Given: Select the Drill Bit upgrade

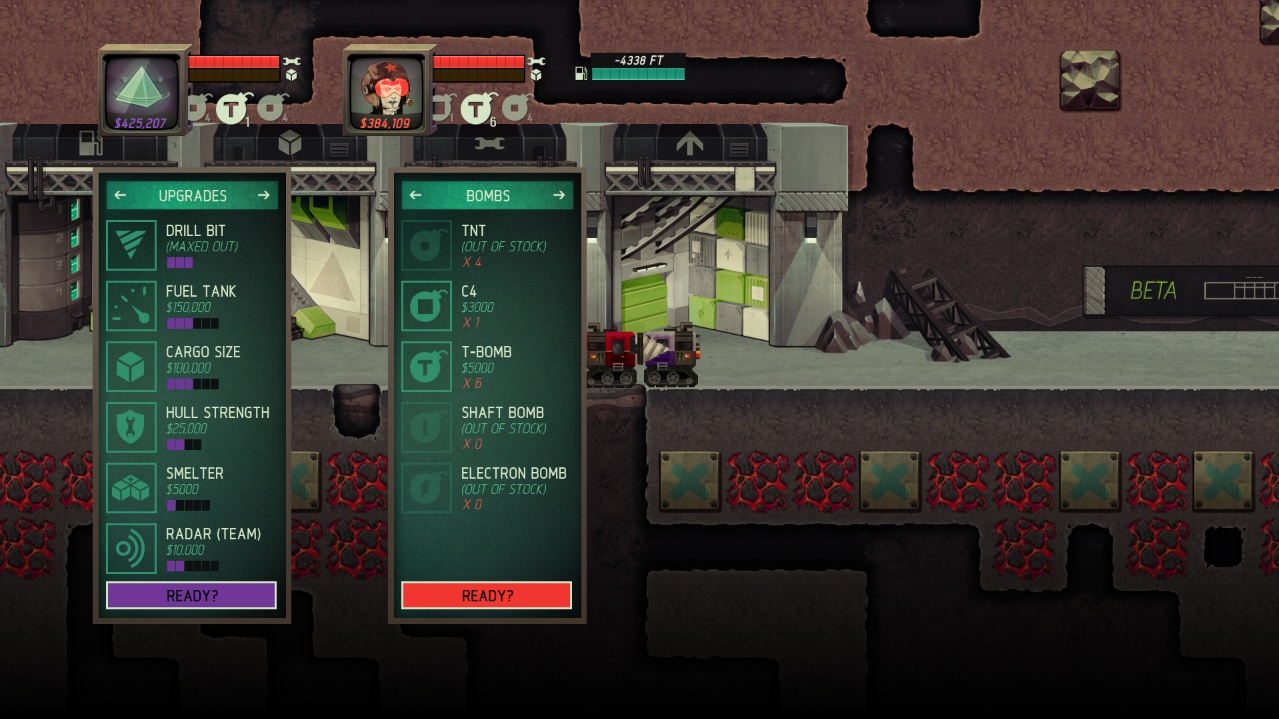Looking at the screenshot, I should click(x=190, y=245).
